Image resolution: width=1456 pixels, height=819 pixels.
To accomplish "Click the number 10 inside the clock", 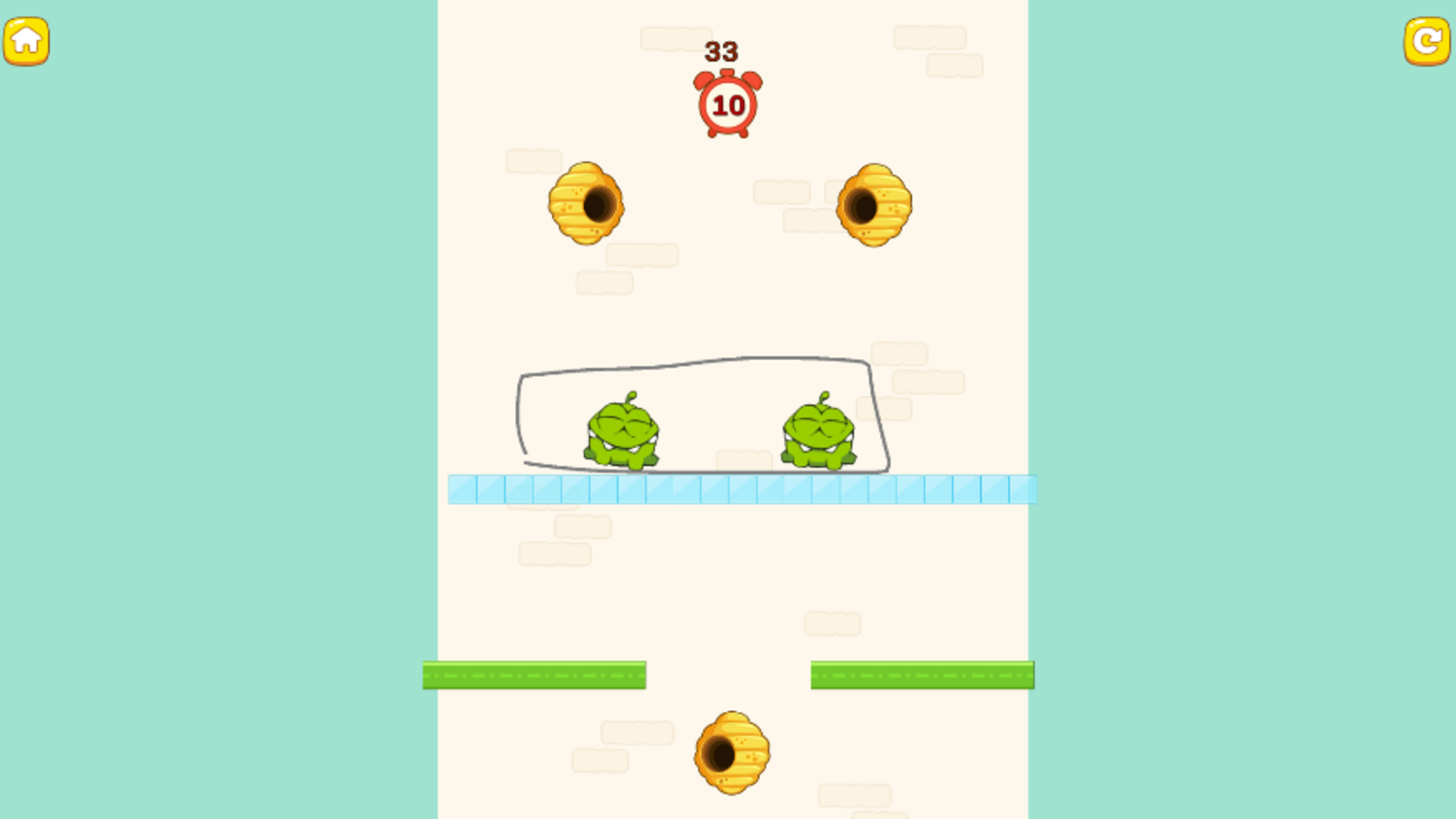I will point(728,106).
